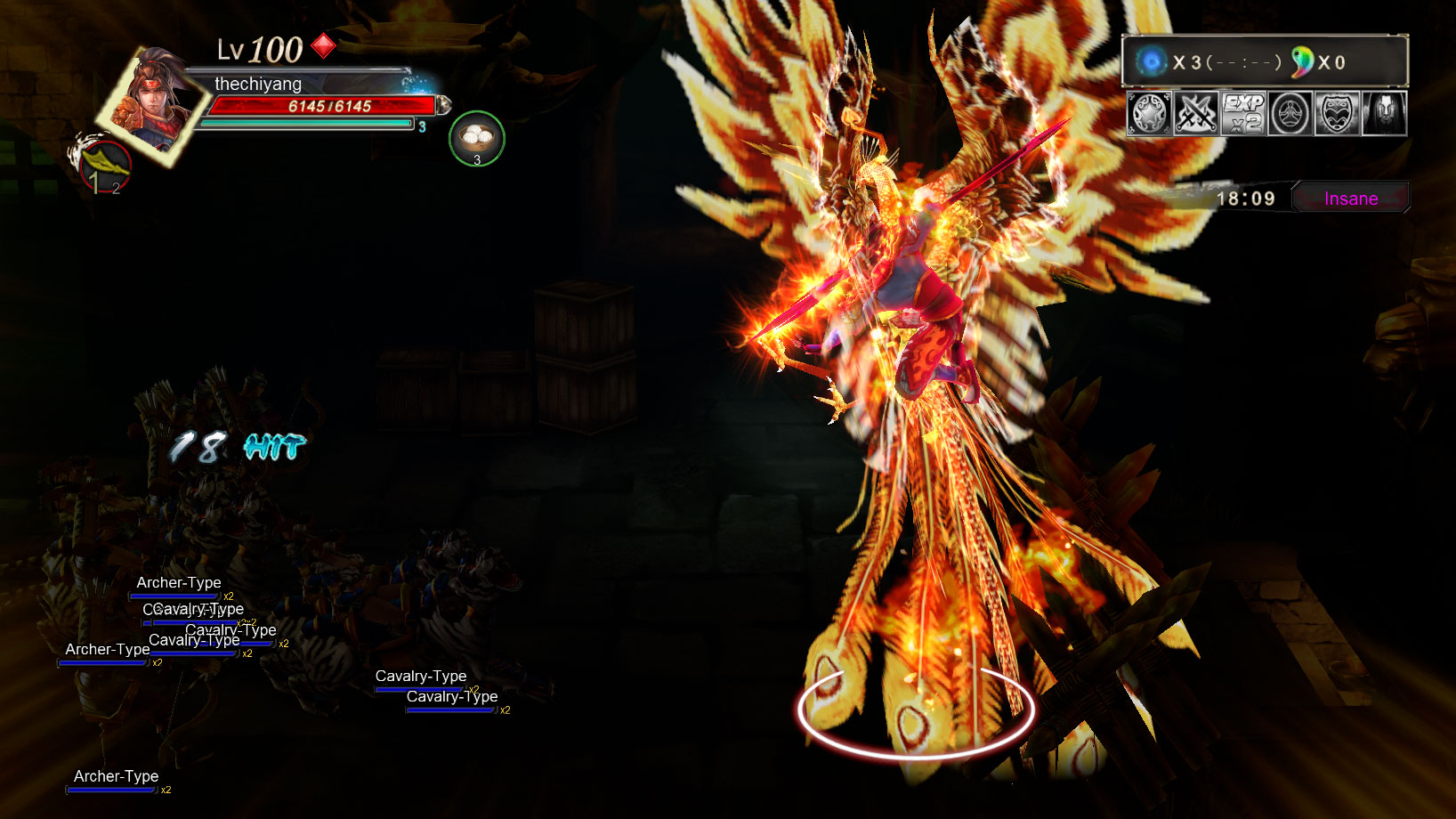Select the EXP x2 bonus icon
The width and height of the screenshot is (1456, 819).
[1243, 114]
